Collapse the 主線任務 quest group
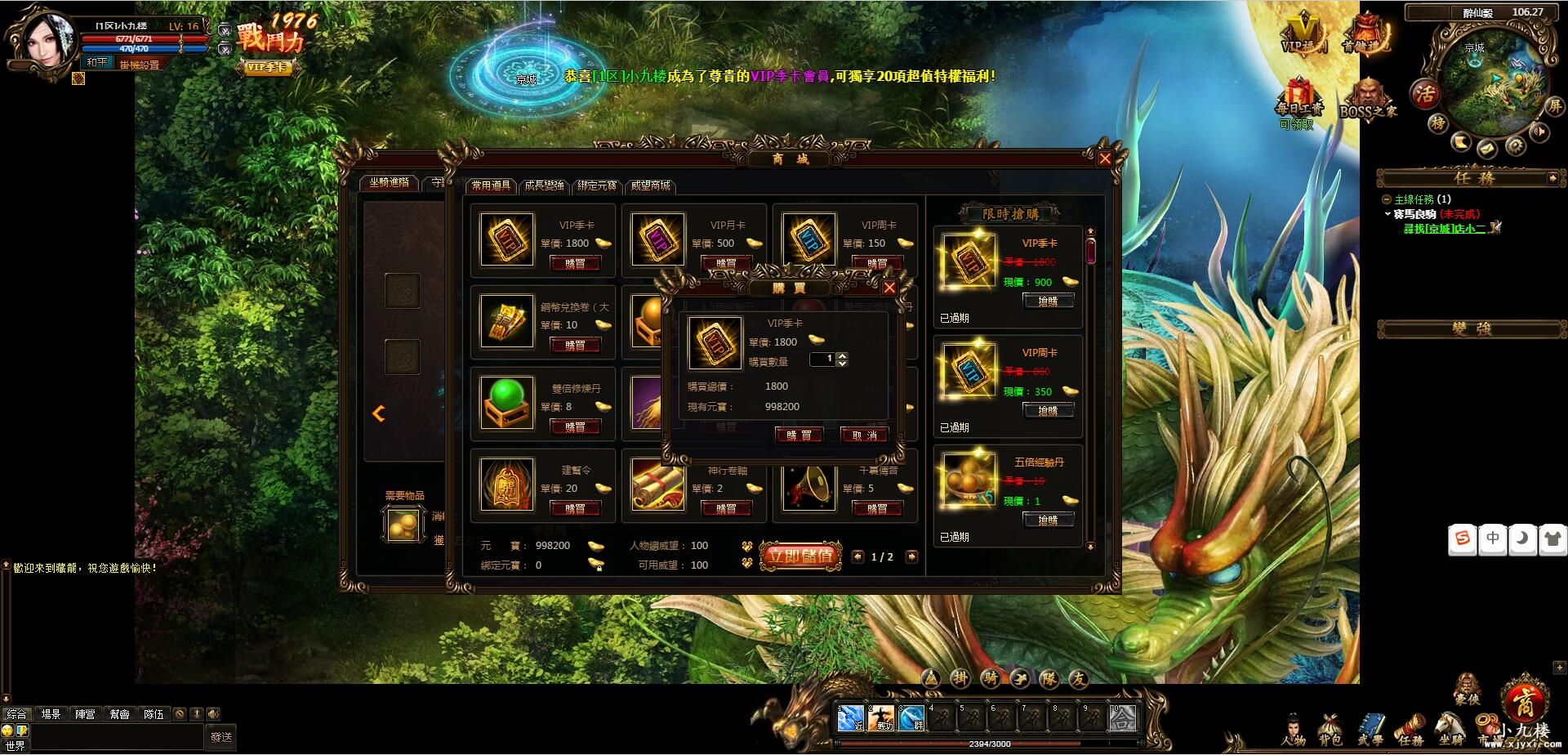Screen dimensions: 1568x755 click(x=1387, y=199)
